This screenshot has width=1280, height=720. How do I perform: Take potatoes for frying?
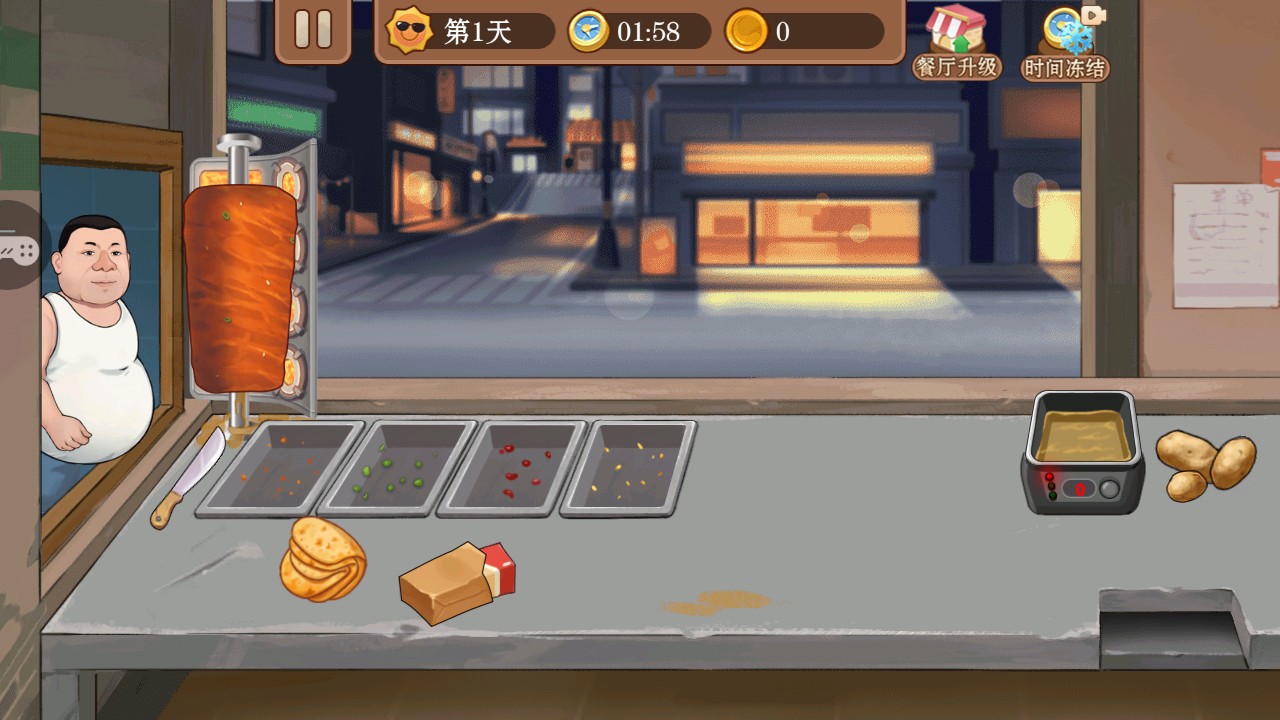click(1205, 465)
